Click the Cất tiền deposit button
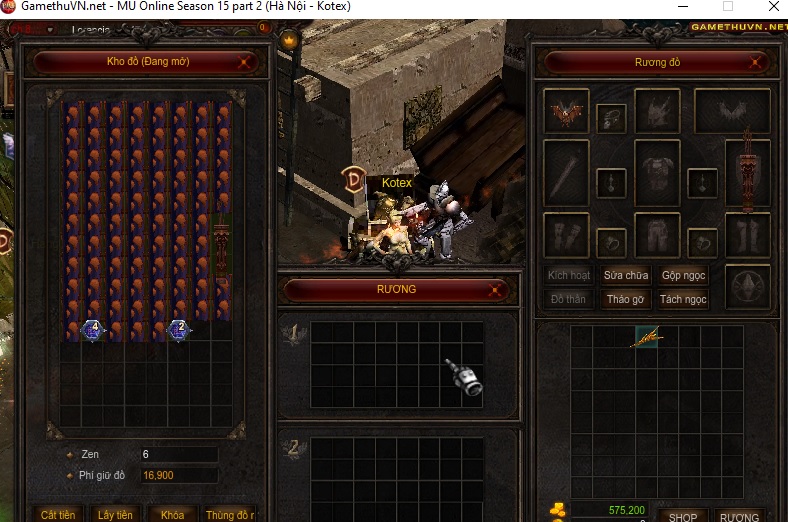 [x=58, y=515]
